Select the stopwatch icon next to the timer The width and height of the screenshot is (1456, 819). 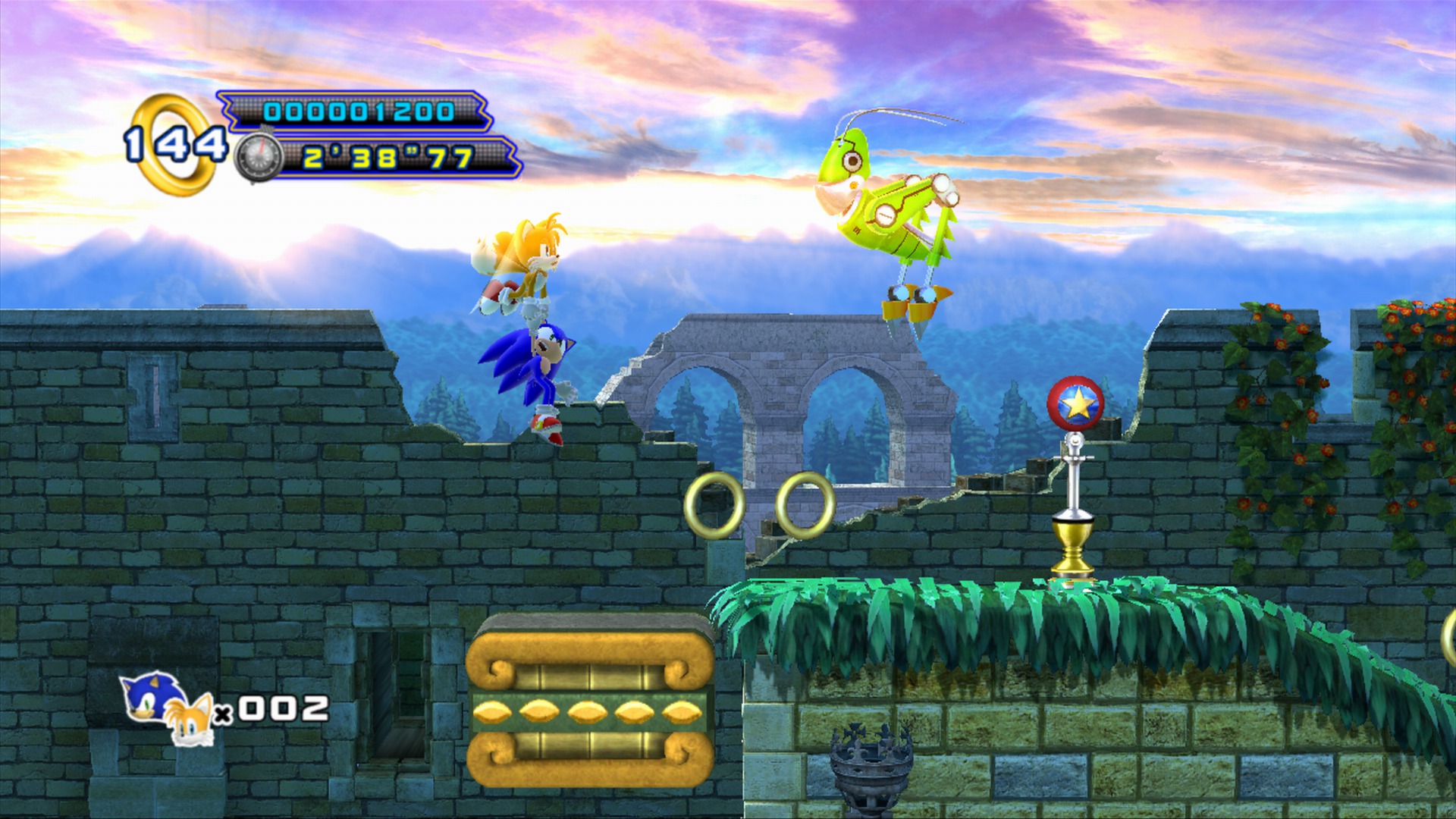point(259,158)
